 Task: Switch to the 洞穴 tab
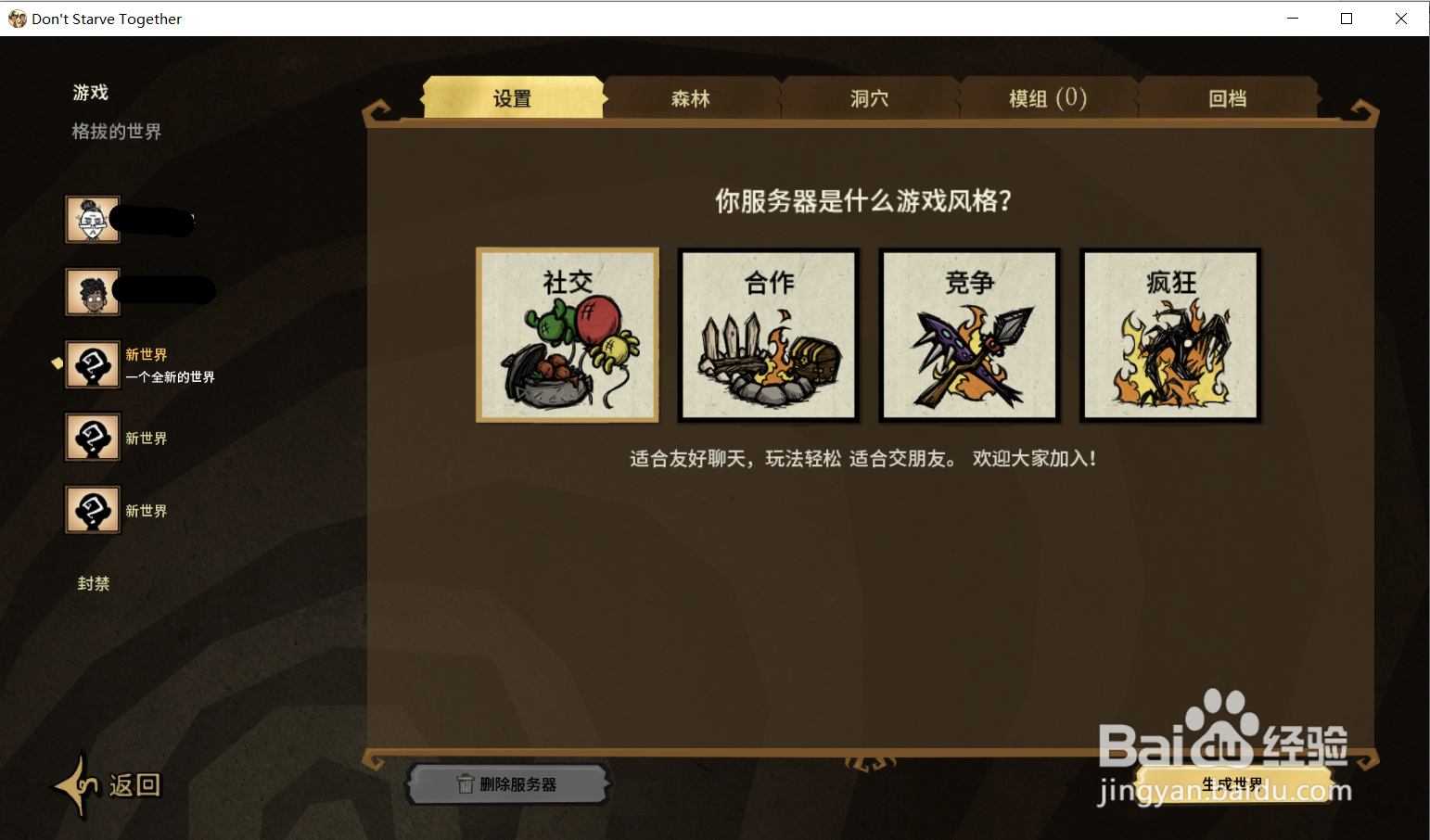[870, 97]
